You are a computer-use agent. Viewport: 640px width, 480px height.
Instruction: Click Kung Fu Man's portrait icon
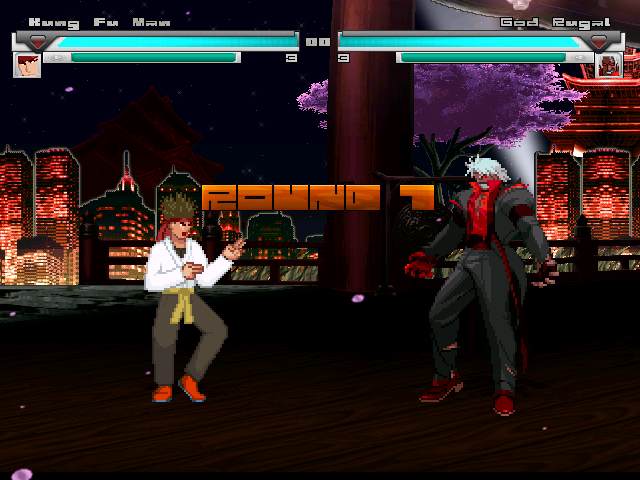click(27, 64)
